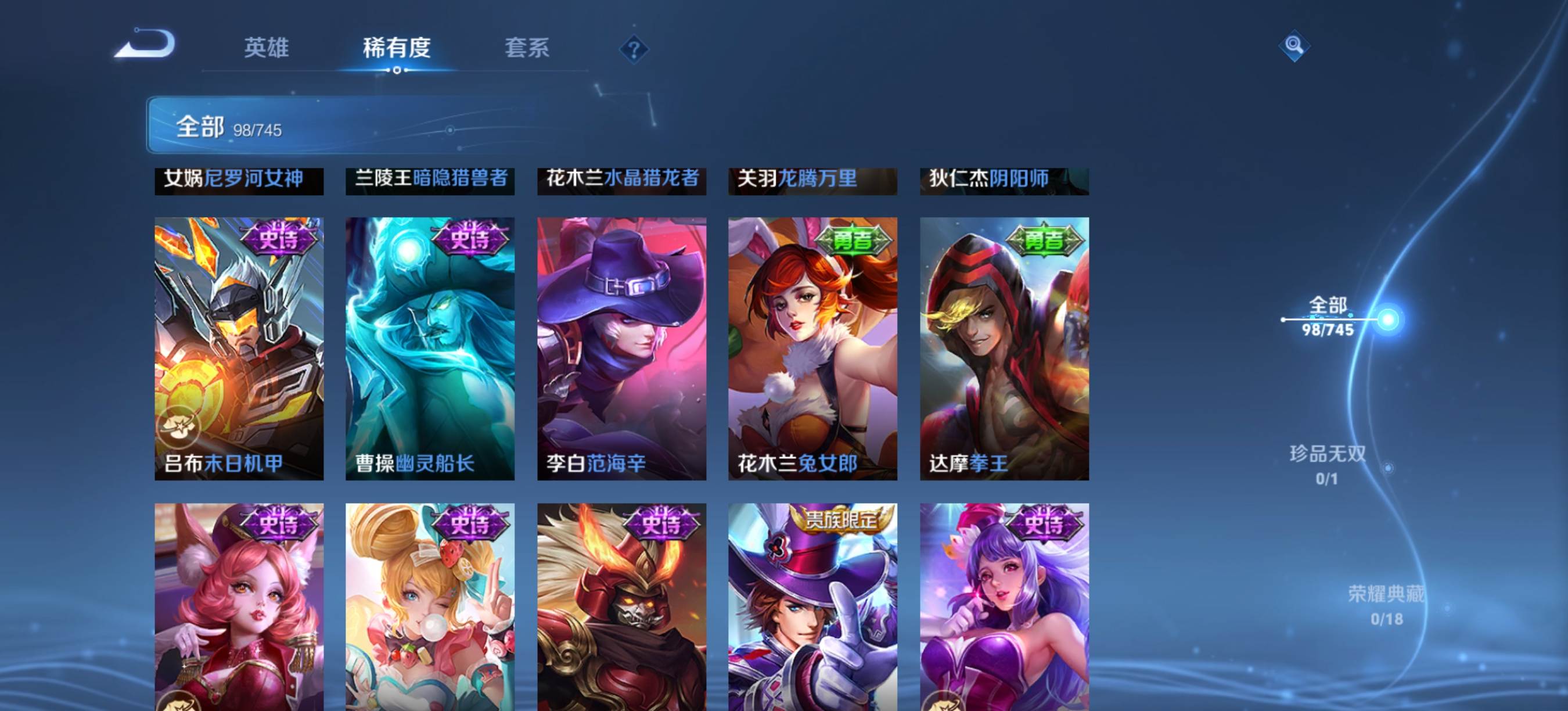Screen dimensions: 1568x711
Task: Pick the 花木兰 兔女郎 skin card
Action: pos(812,348)
